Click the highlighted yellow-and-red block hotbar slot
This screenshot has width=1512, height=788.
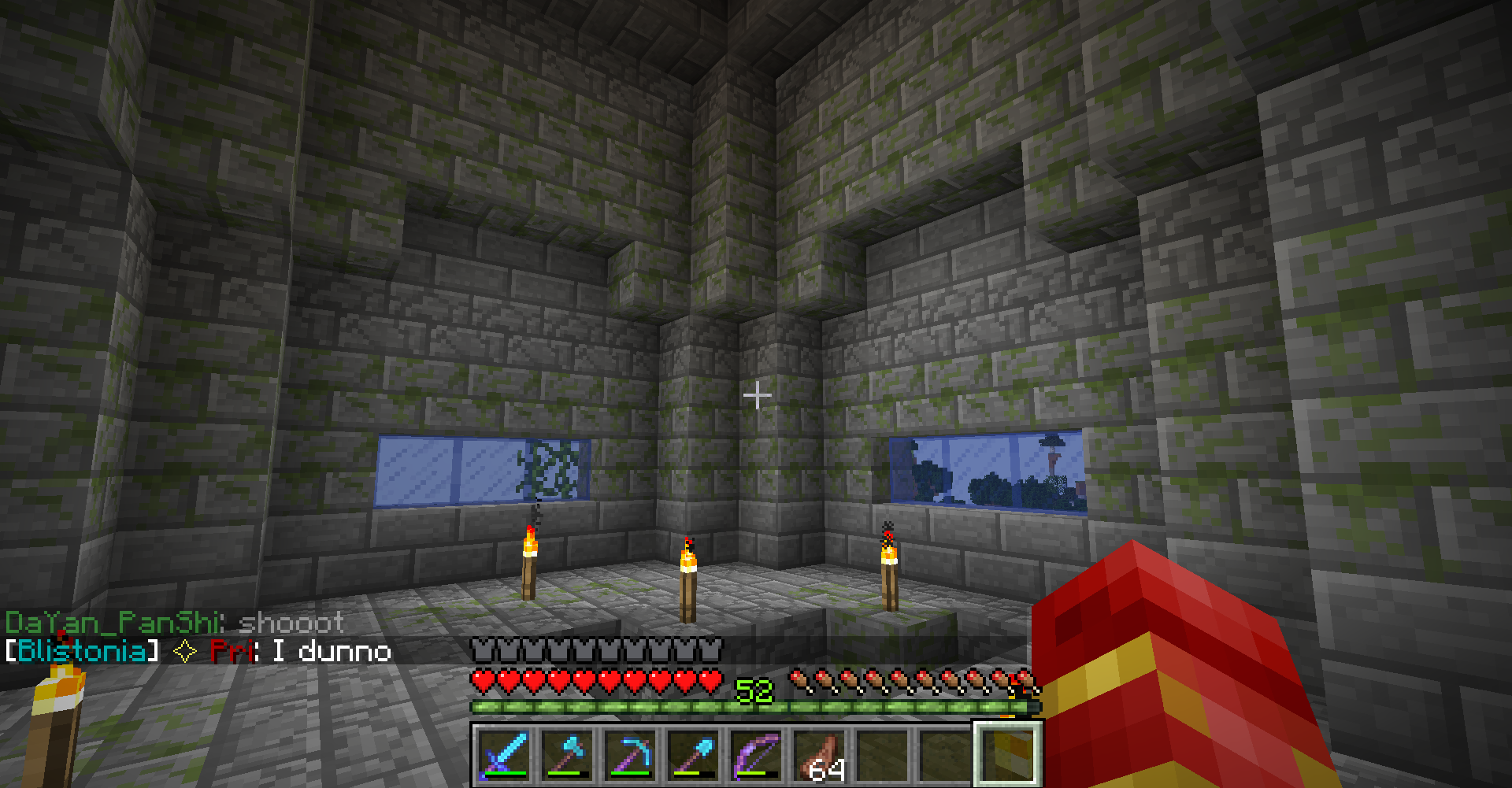tap(1008, 753)
